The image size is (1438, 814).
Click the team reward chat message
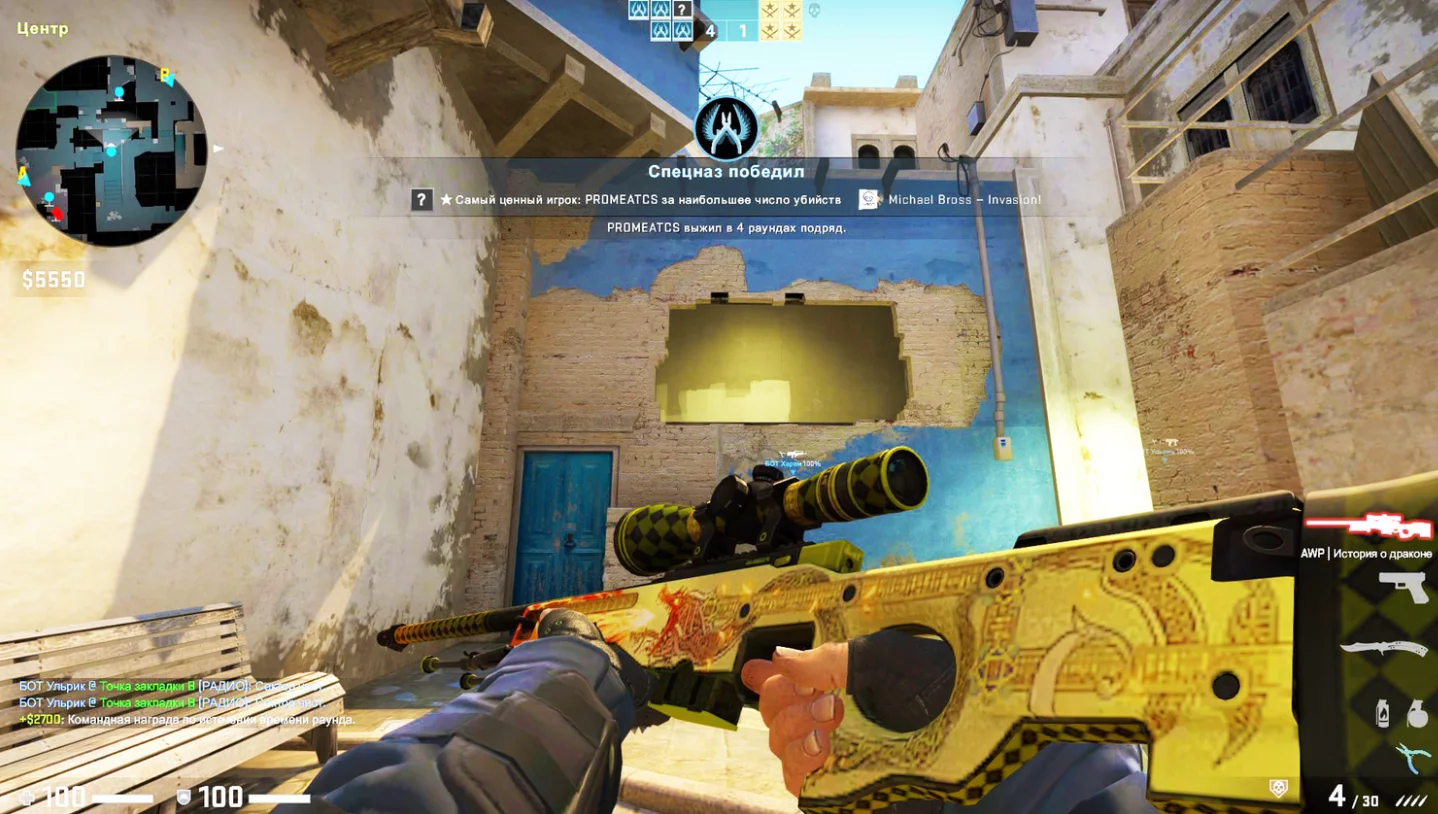187,720
